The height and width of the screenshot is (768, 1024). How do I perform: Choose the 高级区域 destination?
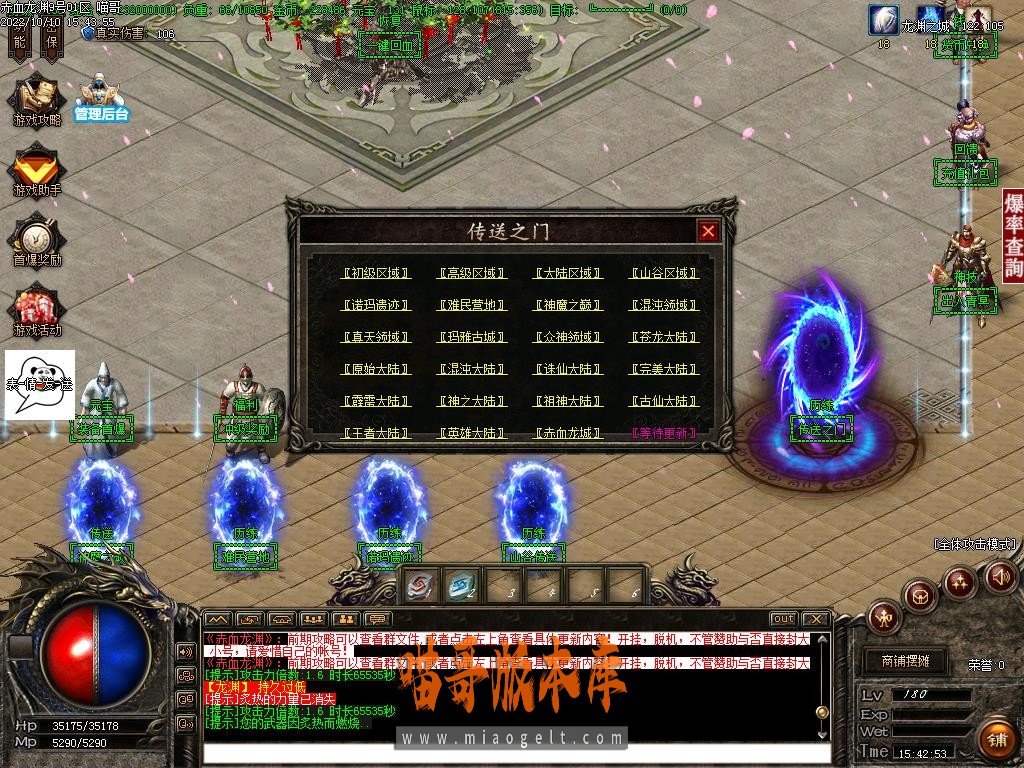click(472, 273)
